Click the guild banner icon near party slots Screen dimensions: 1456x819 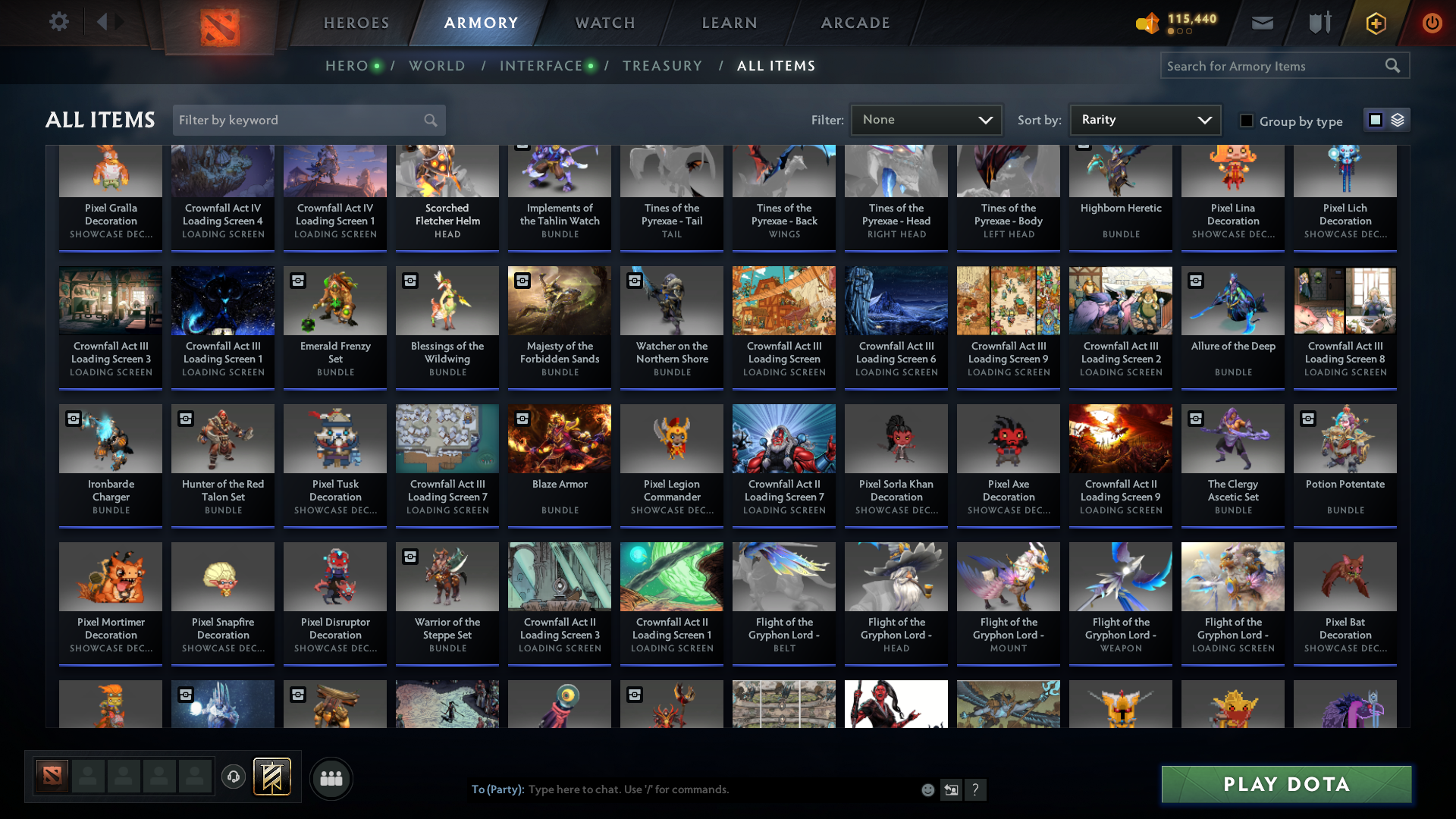click(x=272, y=777)
